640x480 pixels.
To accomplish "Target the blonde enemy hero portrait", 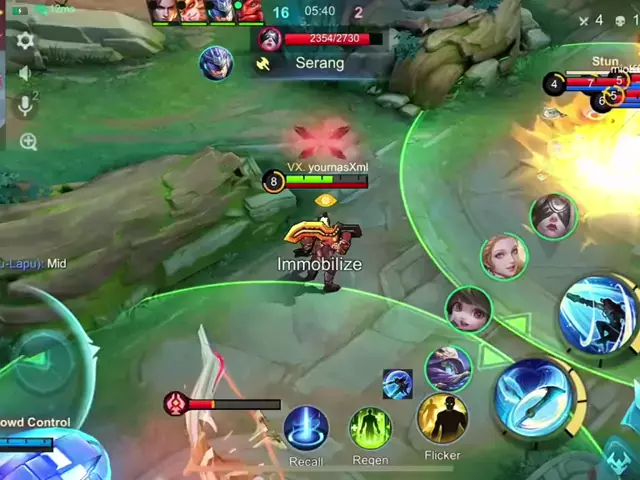I will tap(504, 257).
